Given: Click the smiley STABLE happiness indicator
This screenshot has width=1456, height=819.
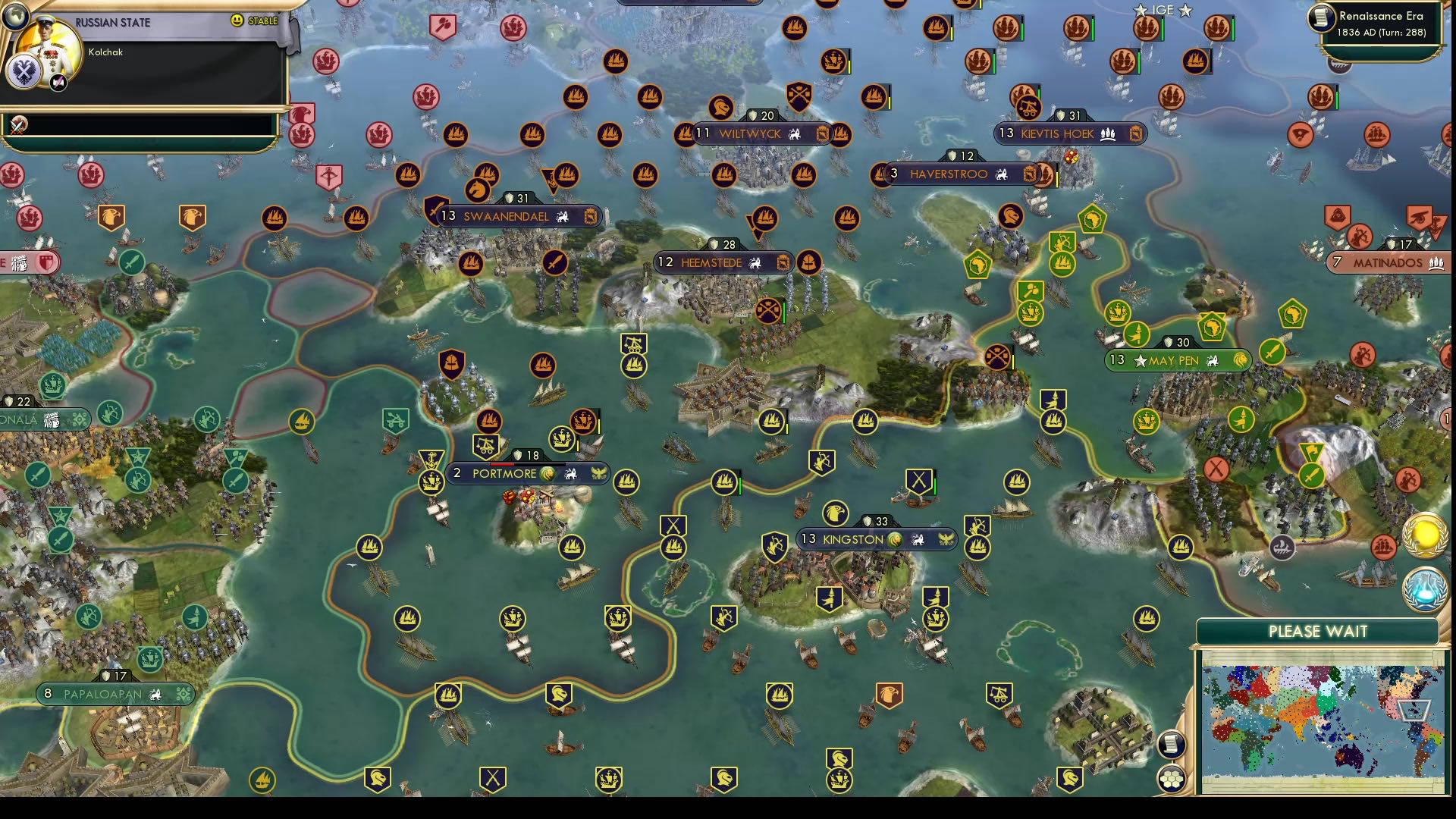Looking at the screenshot, I should (x=237, y=20).
